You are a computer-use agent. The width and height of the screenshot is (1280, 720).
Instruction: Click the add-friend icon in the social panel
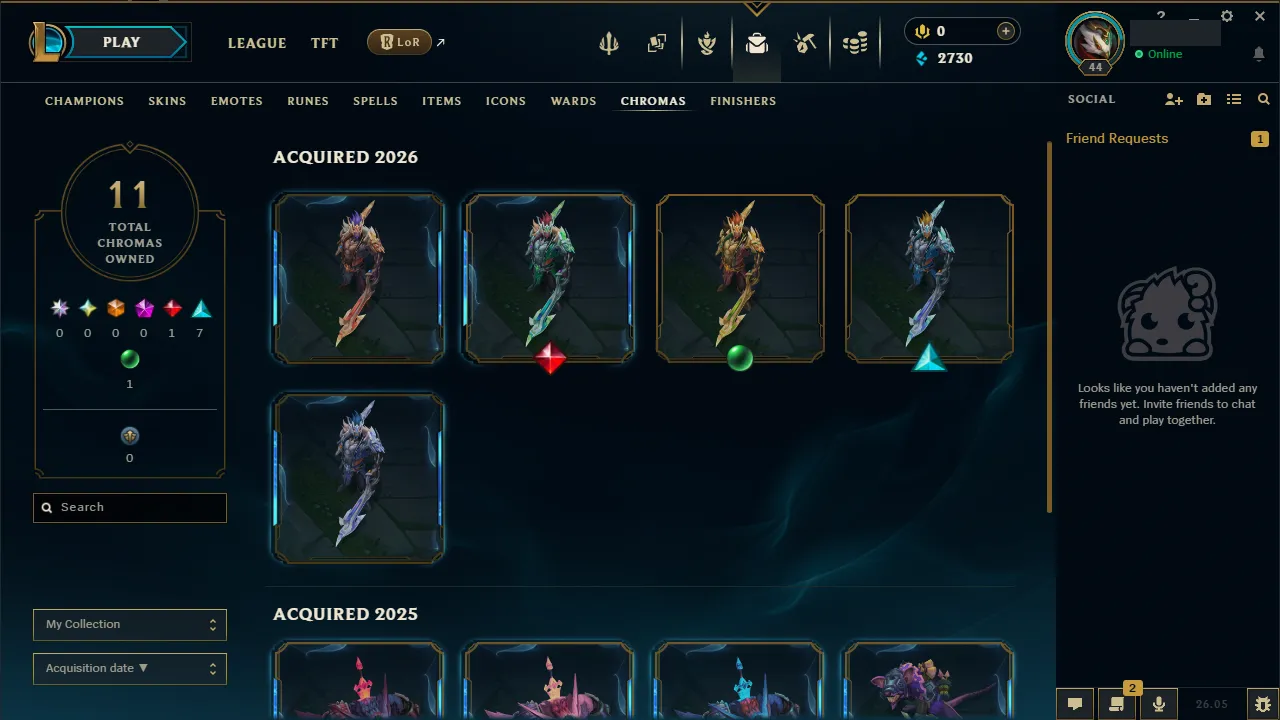pyautogui.click(x=1174, y=99)
